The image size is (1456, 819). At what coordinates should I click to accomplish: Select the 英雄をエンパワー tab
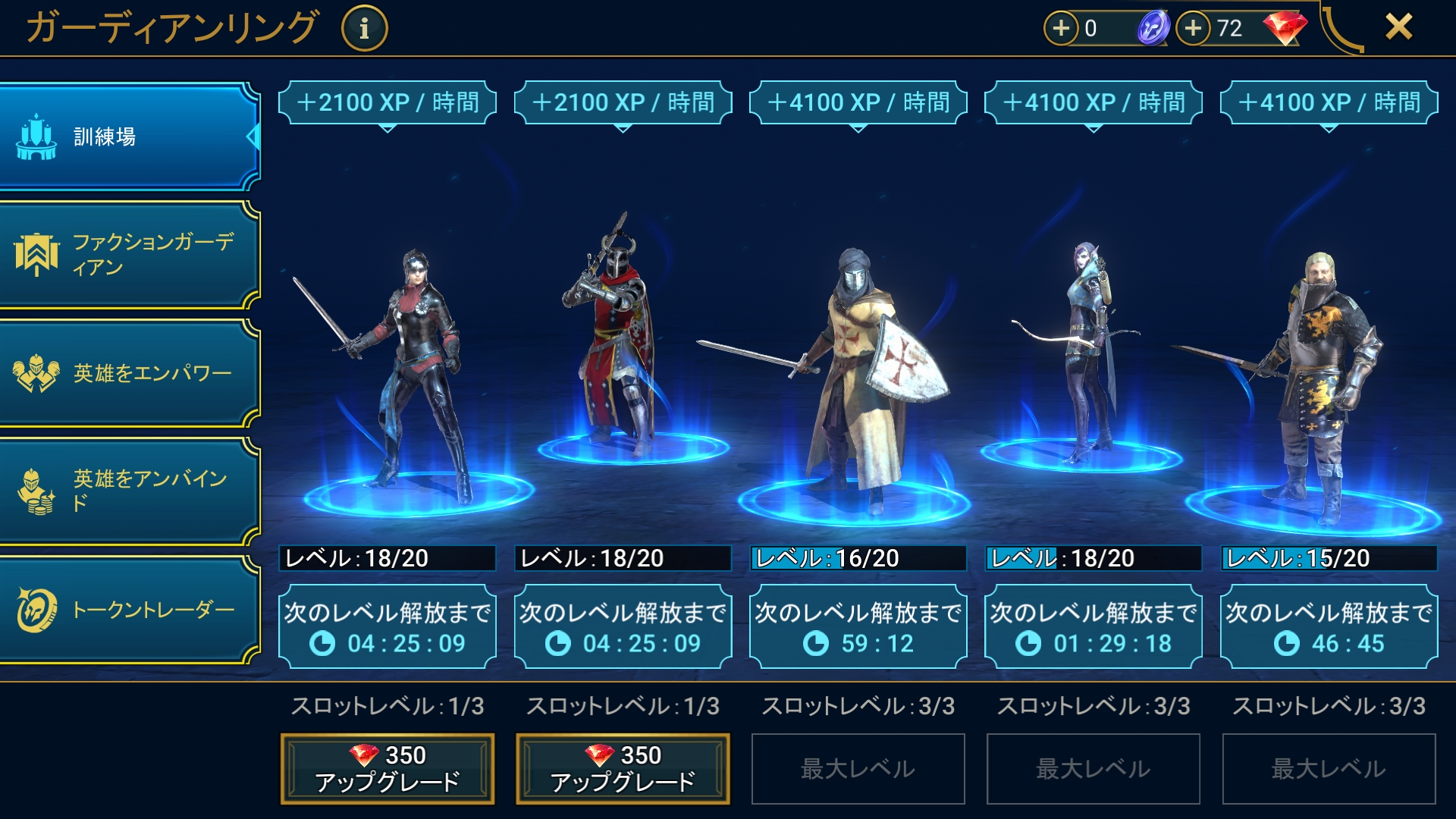click(x=129, y=373)
